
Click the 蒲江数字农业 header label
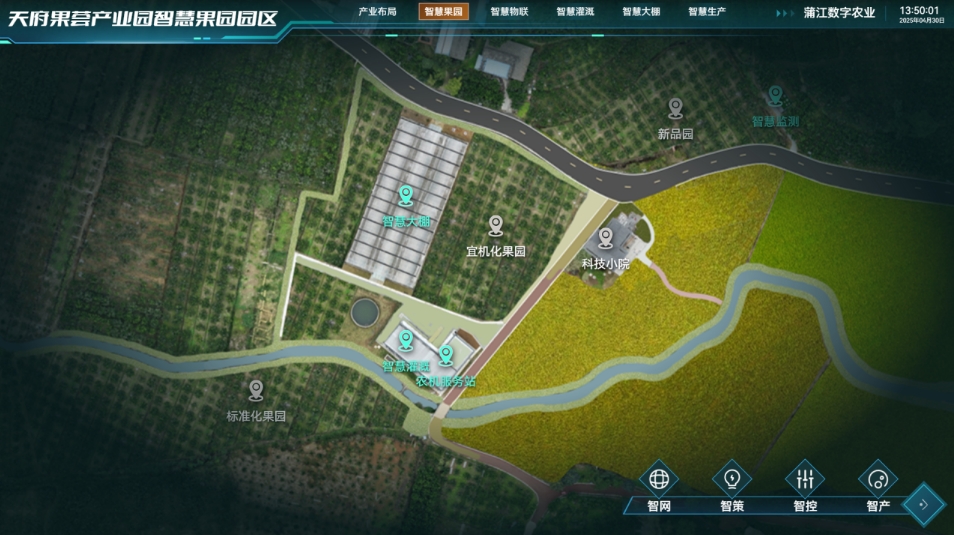coord(839,13)
